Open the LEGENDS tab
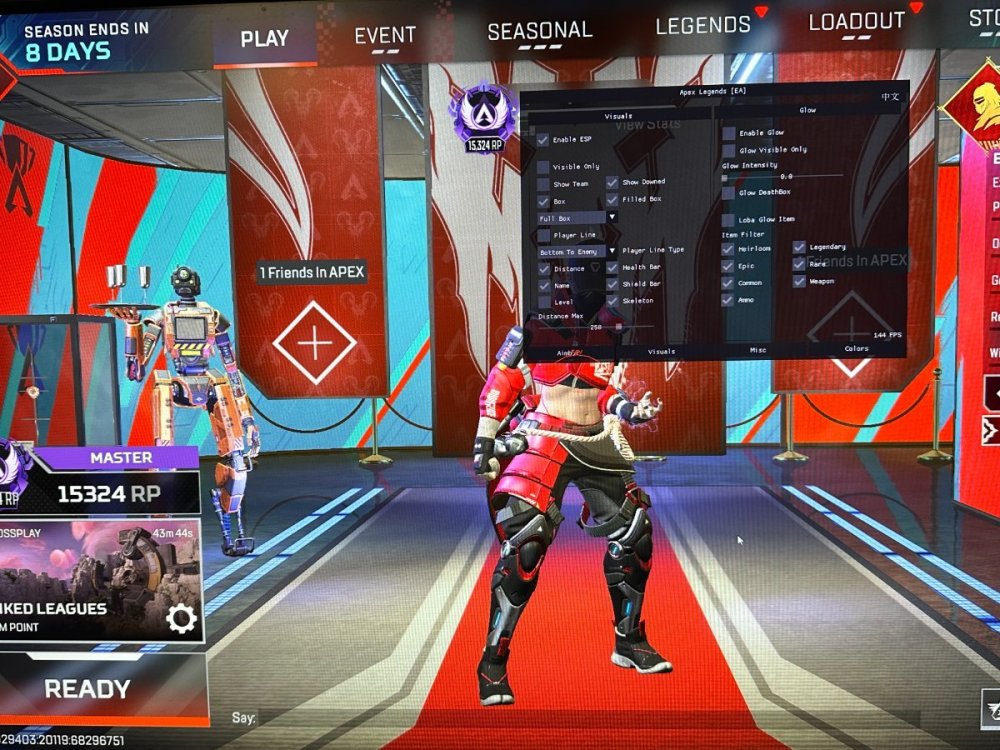Screen dimensions: 1000x750 click(703, 26)
